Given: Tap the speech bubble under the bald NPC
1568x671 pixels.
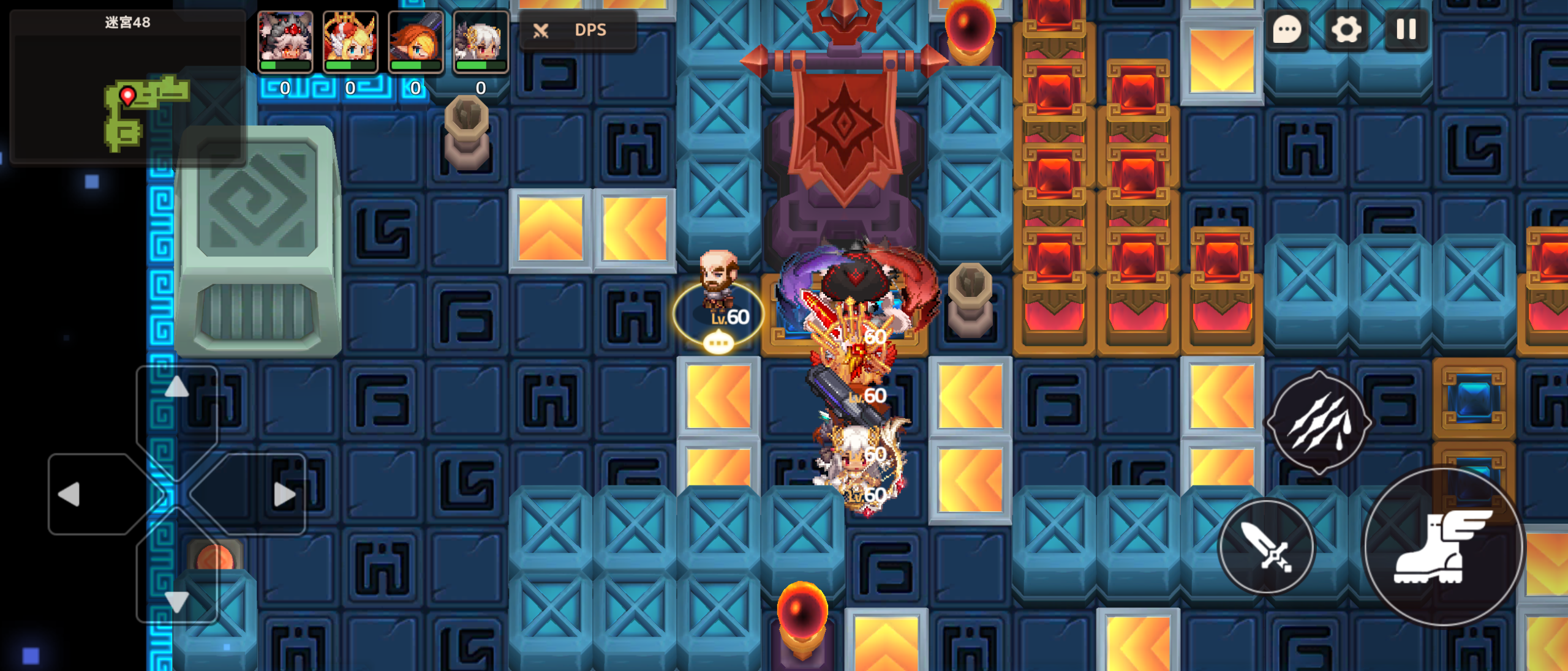Looking at the screenshot, I should 718,342.
